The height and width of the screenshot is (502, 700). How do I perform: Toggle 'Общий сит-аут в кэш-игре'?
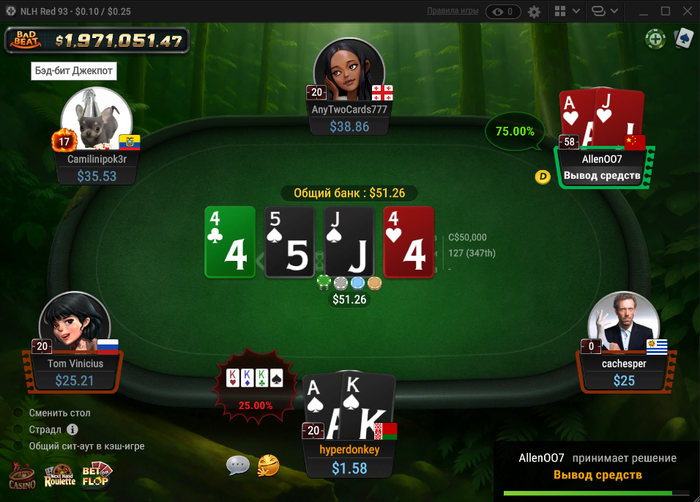(17, 446)
